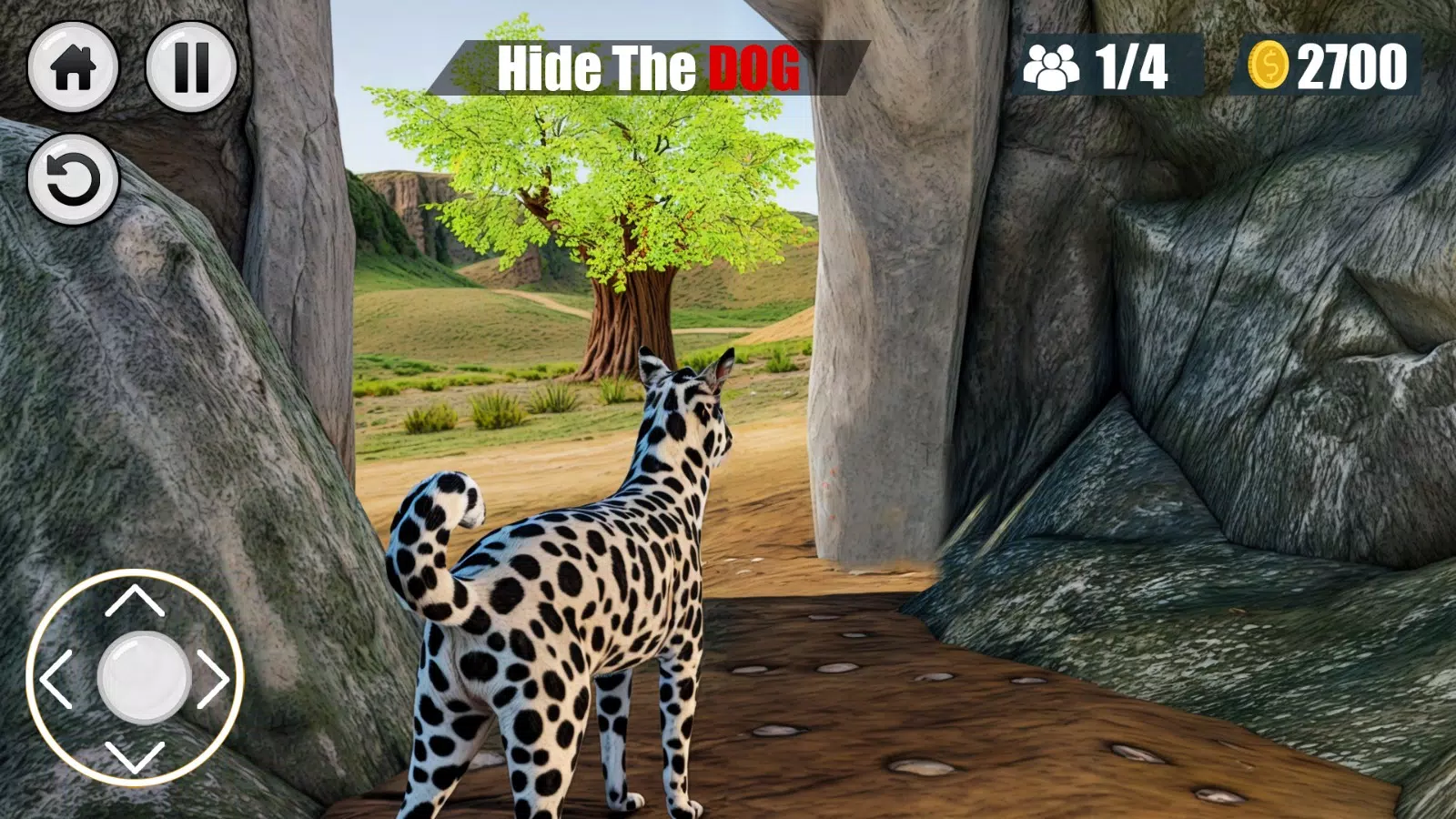
Task: Tap the gold coin icon
Action: coord(1271,66)
